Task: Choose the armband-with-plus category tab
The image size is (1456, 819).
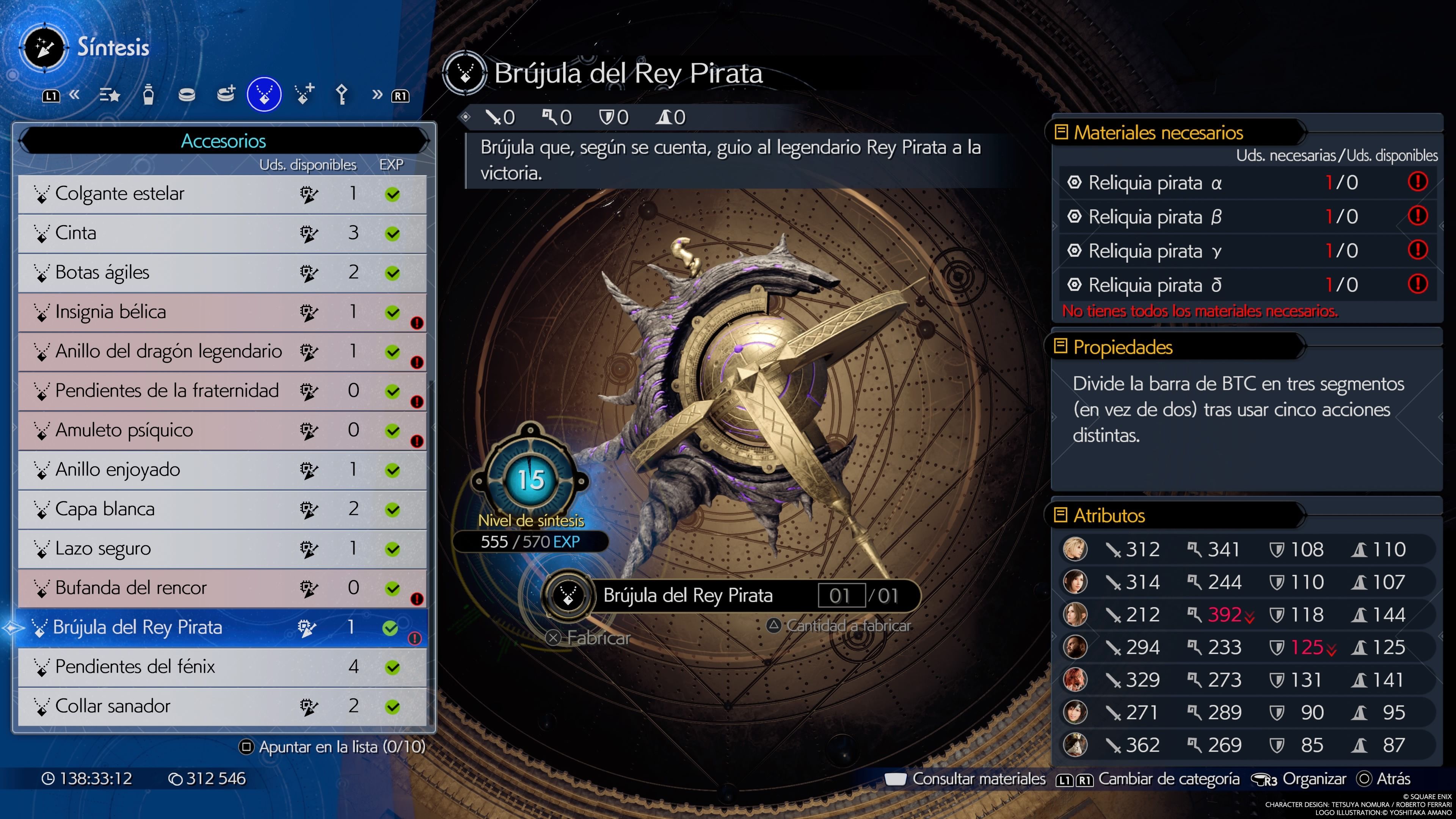Action: pyautogui.click(x=226, y=94)
